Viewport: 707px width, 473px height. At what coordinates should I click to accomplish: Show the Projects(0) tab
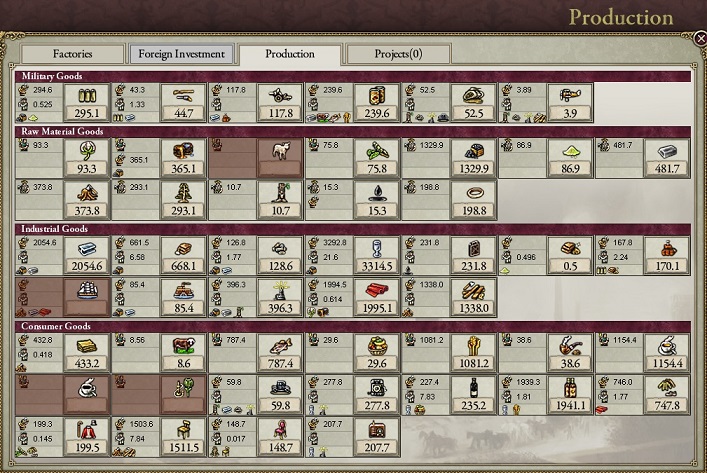[x=398, y=54]
